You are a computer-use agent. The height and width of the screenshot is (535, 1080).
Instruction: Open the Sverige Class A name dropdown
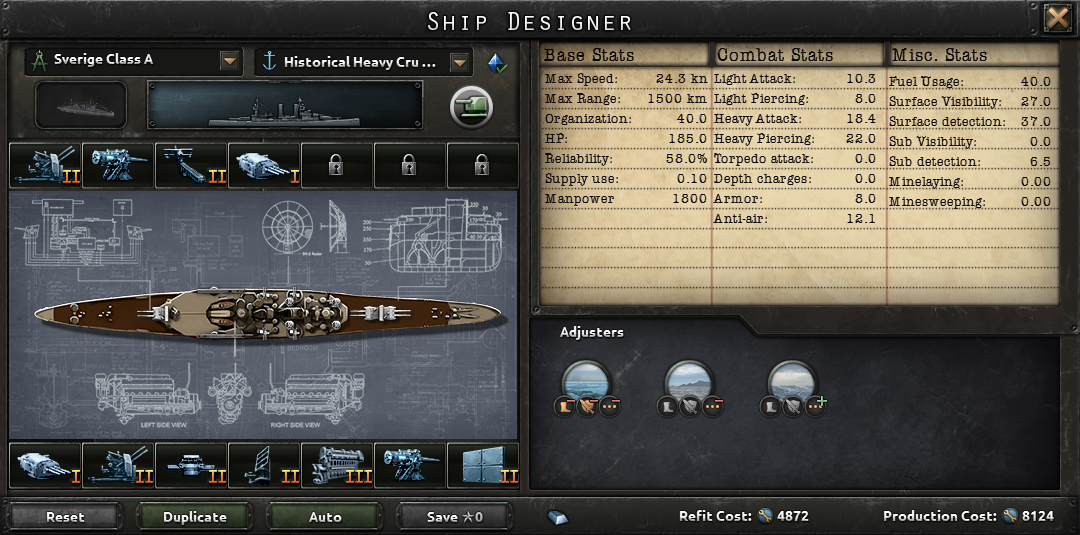230,61
